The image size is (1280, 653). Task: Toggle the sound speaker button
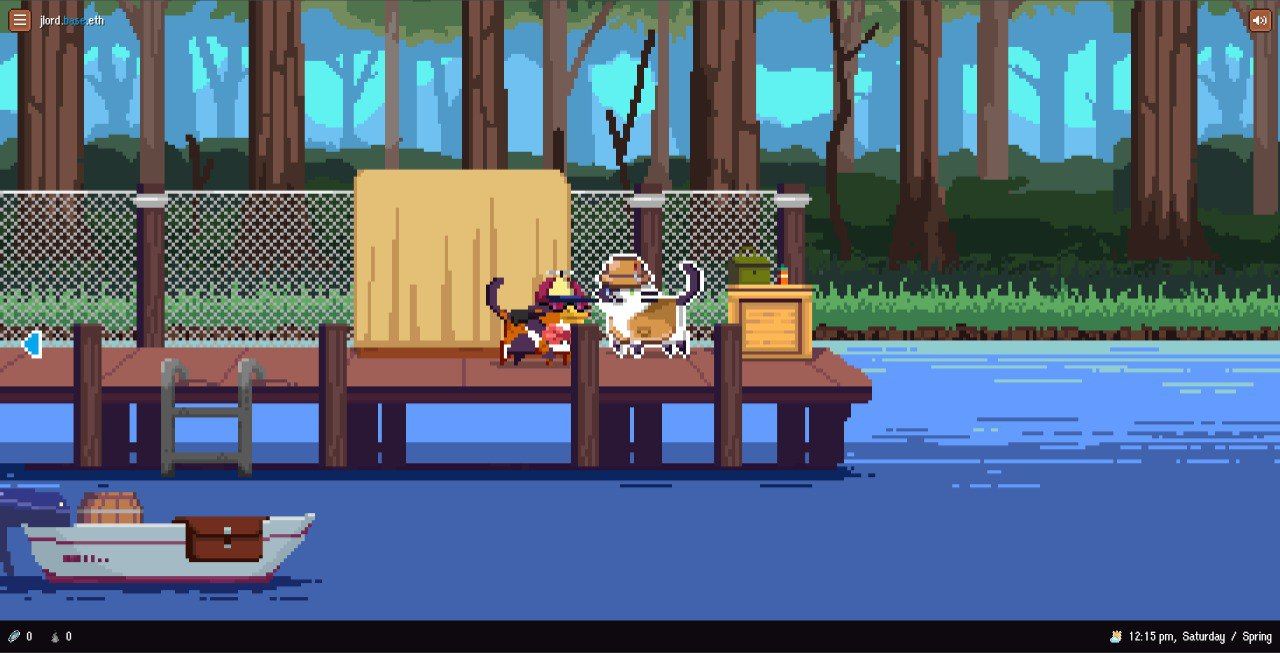[1260, 20]
